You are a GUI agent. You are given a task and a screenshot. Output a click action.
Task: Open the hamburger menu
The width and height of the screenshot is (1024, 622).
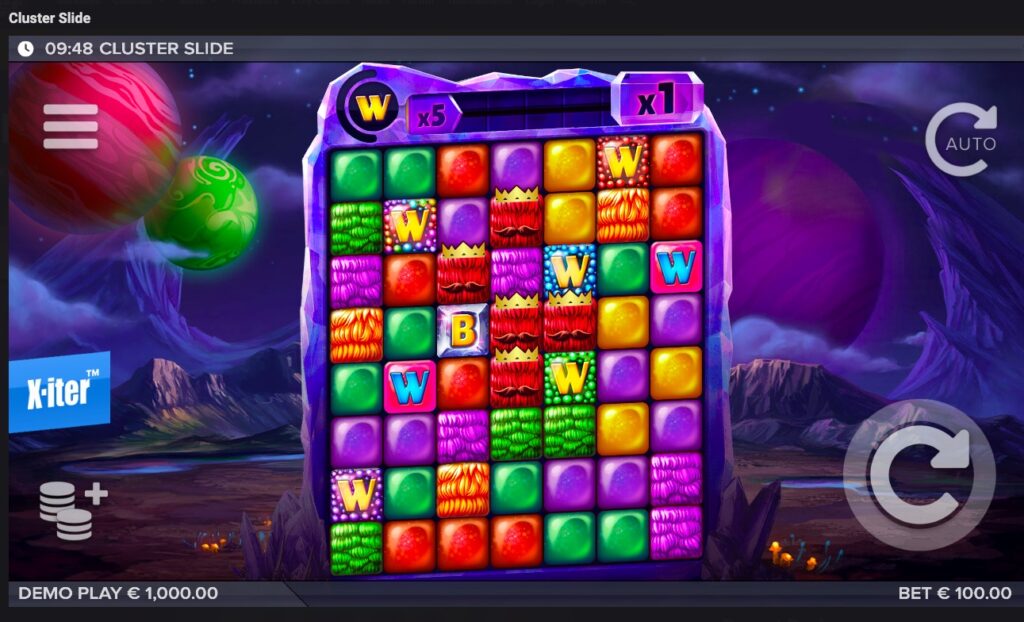click(70, 126)
